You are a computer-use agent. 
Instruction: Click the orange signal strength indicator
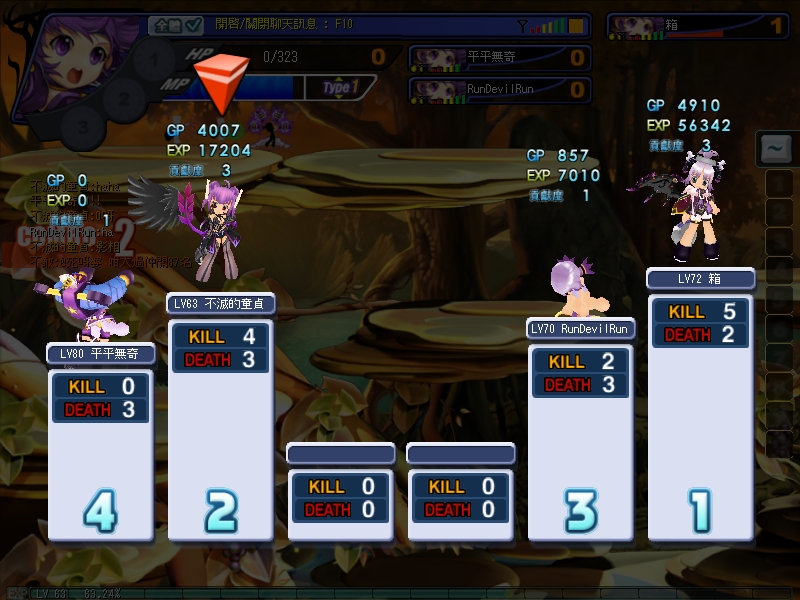click(576, 25)
